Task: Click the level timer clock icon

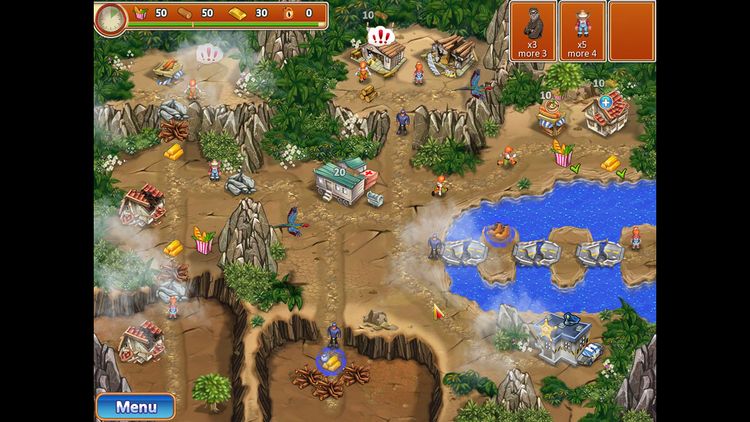Action: [111, 18]
